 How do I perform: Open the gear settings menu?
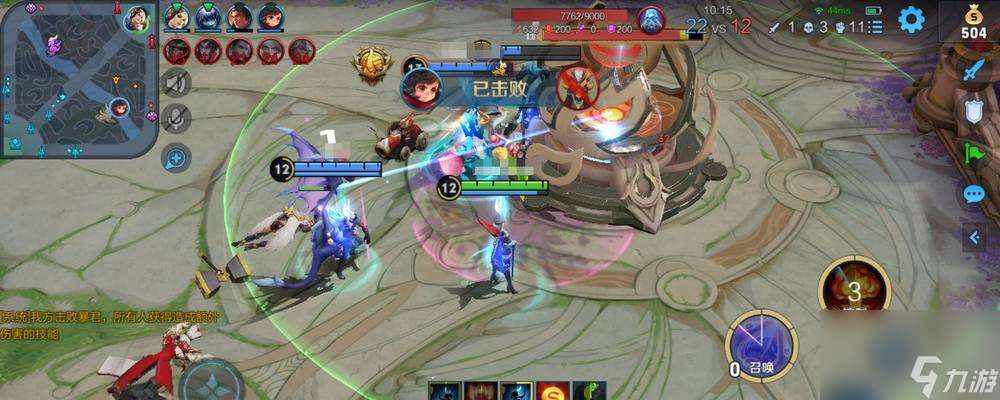click(x=911, y=19)
